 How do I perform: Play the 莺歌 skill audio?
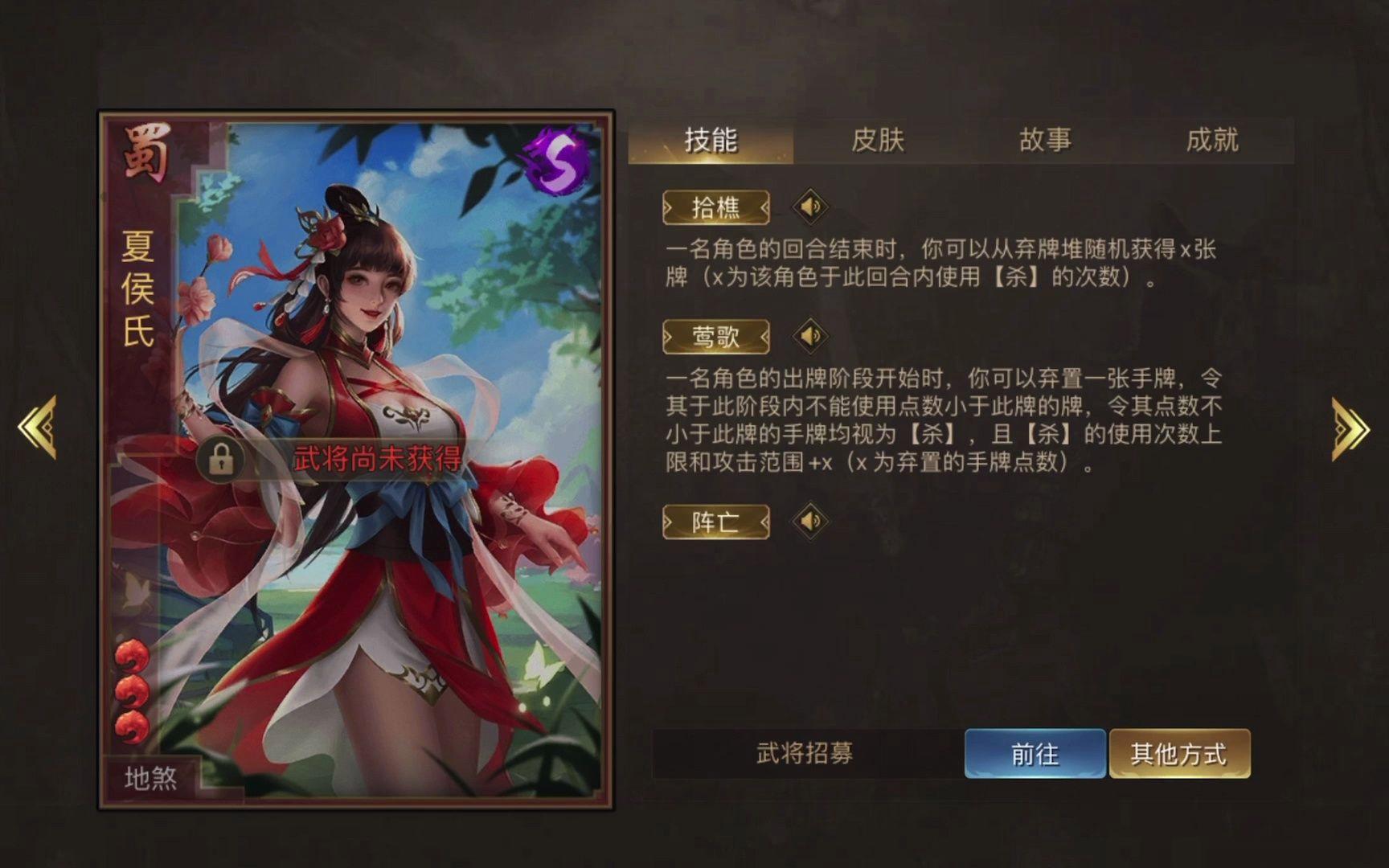coord(810,338)
